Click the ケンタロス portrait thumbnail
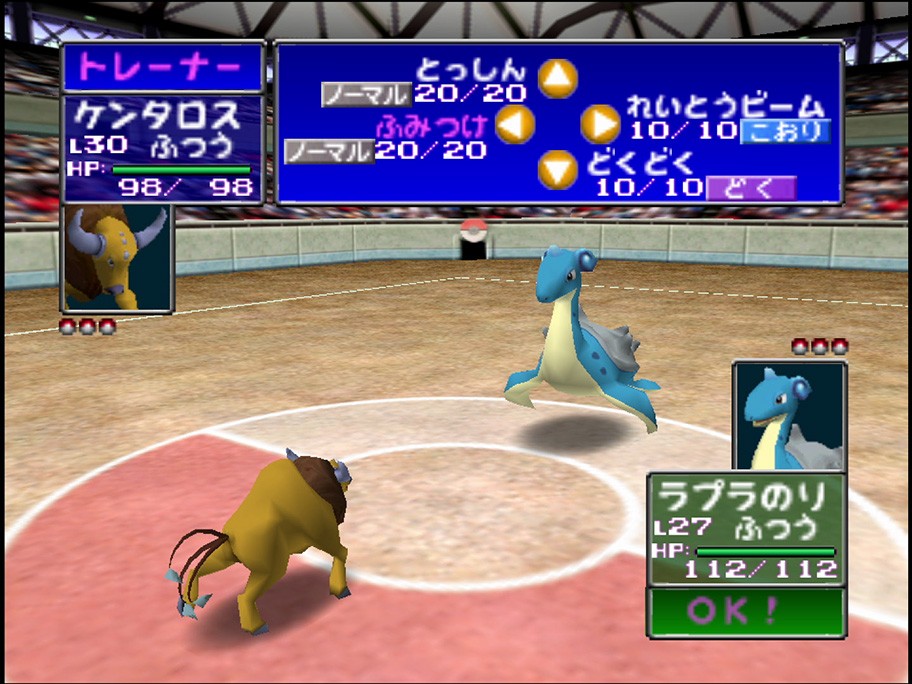The width and height of the screenshot is (912, 684). pos(117,258)
